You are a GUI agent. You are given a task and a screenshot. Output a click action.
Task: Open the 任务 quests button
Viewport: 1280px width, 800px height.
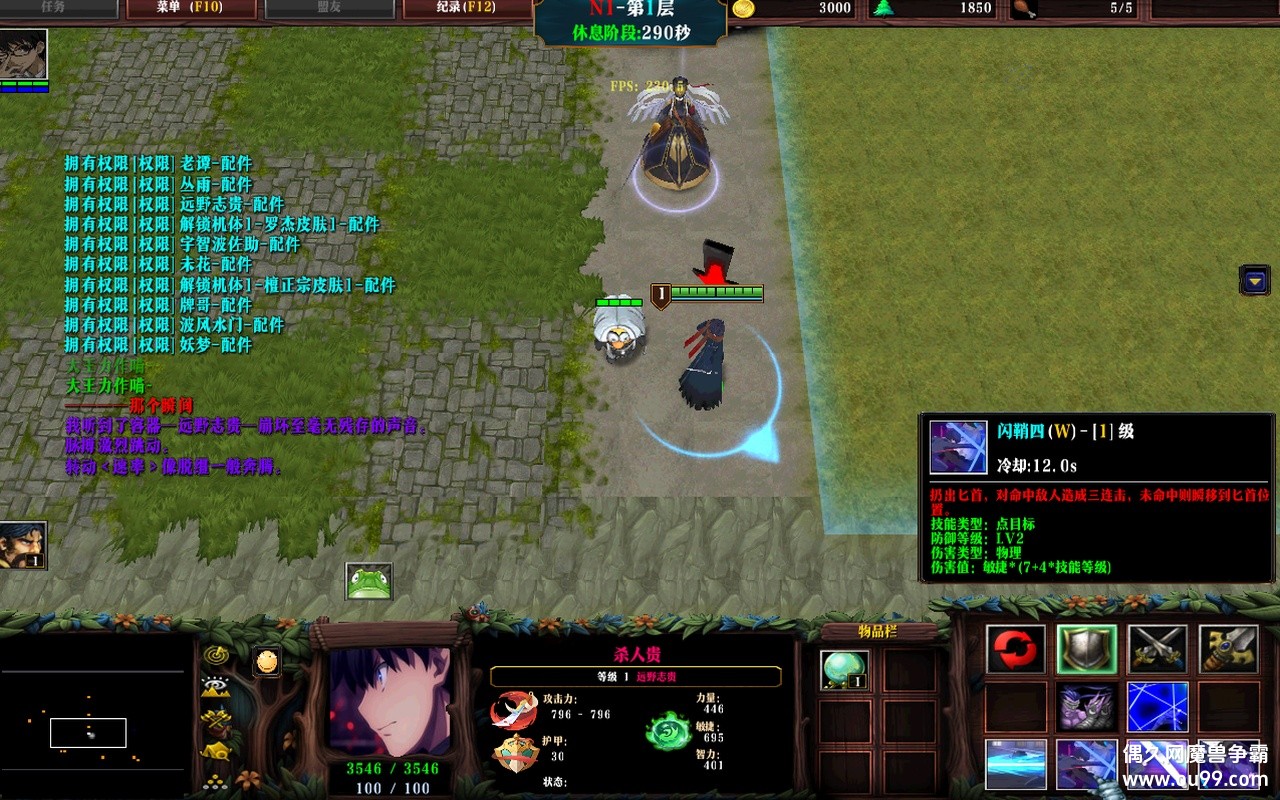(x=54, y=9)
